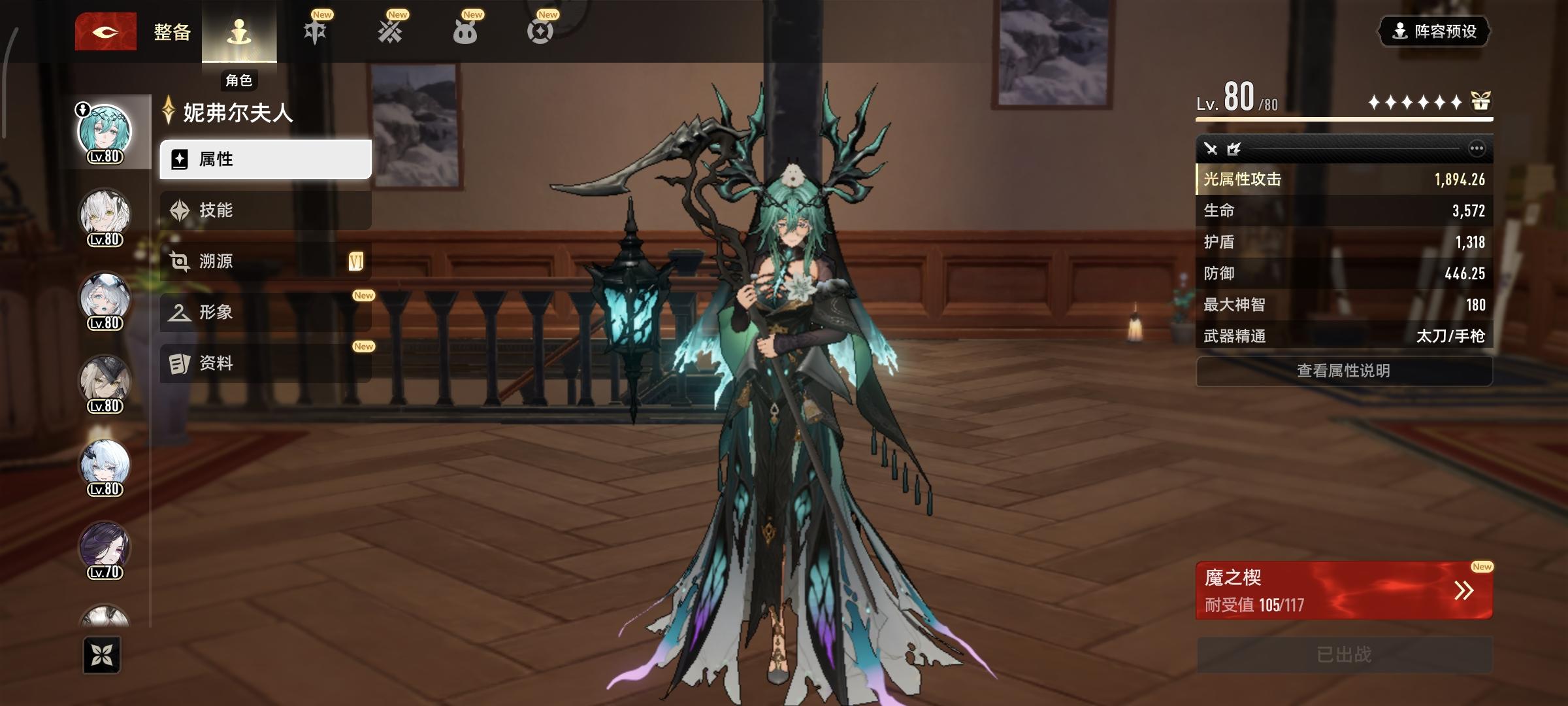Click the dagger-shield icon next to 整备

click(314, 31)
